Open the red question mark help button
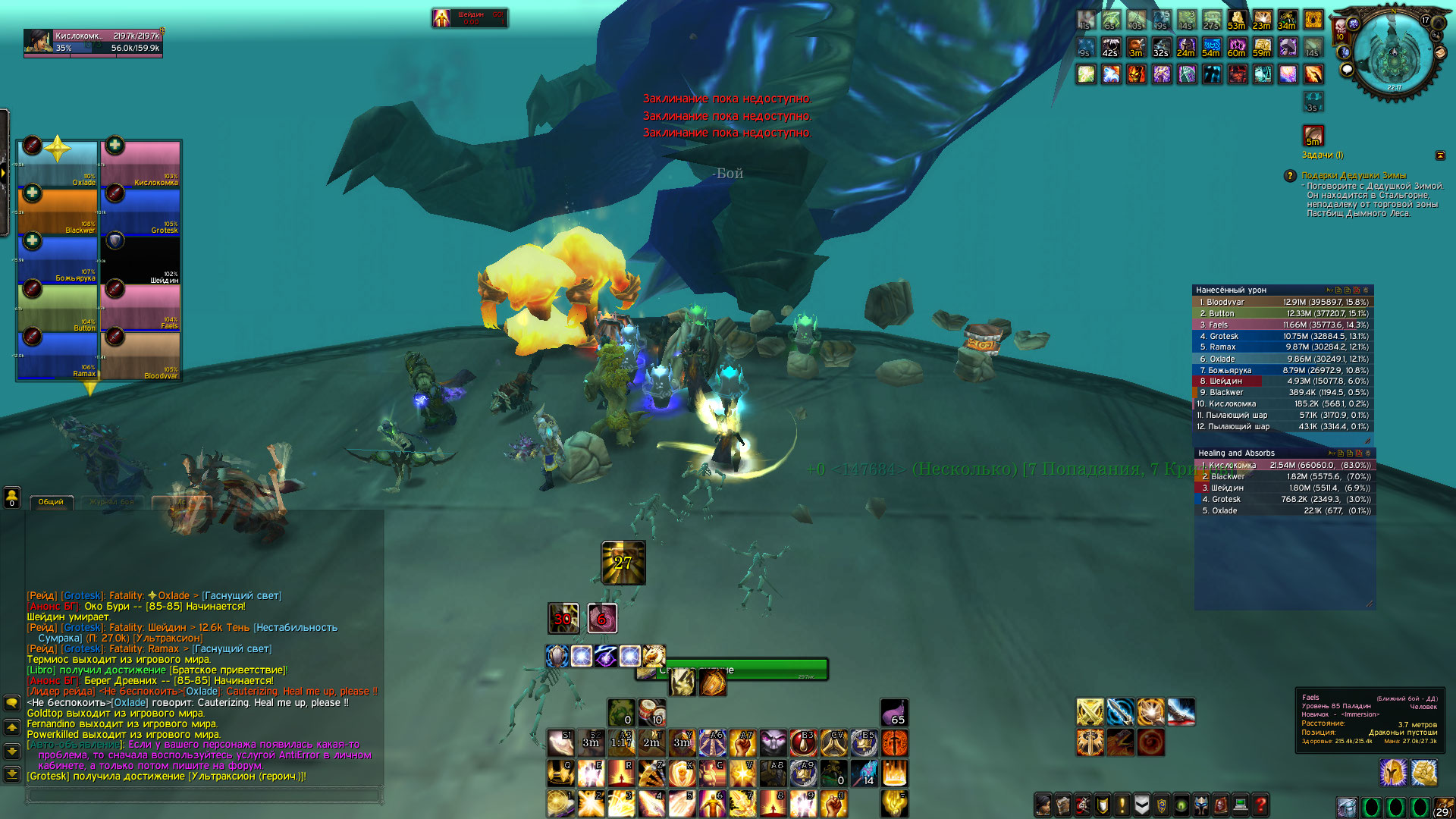 tap(1260, 804)
